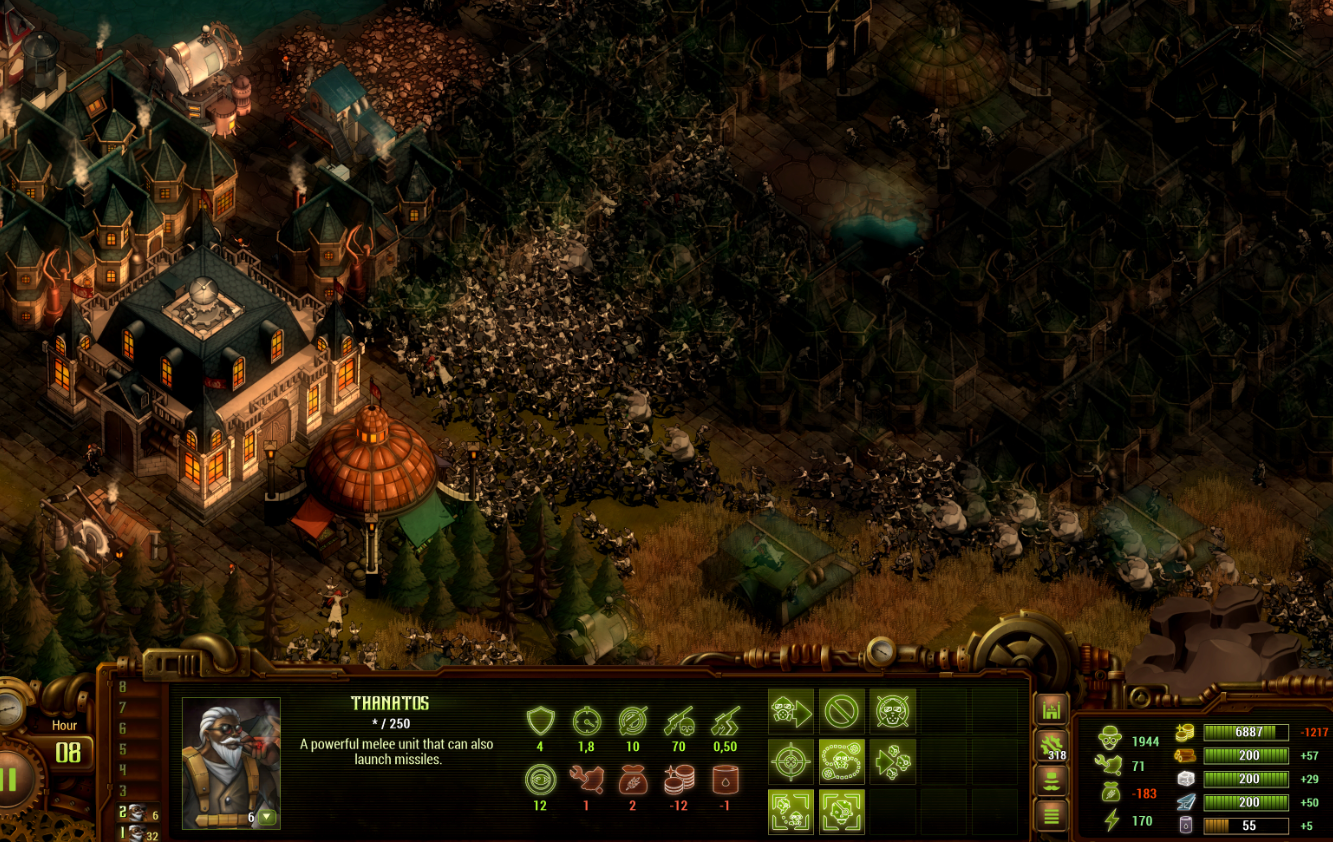
Task: Choose the Attack-move command icon
Action: [893, 762]
